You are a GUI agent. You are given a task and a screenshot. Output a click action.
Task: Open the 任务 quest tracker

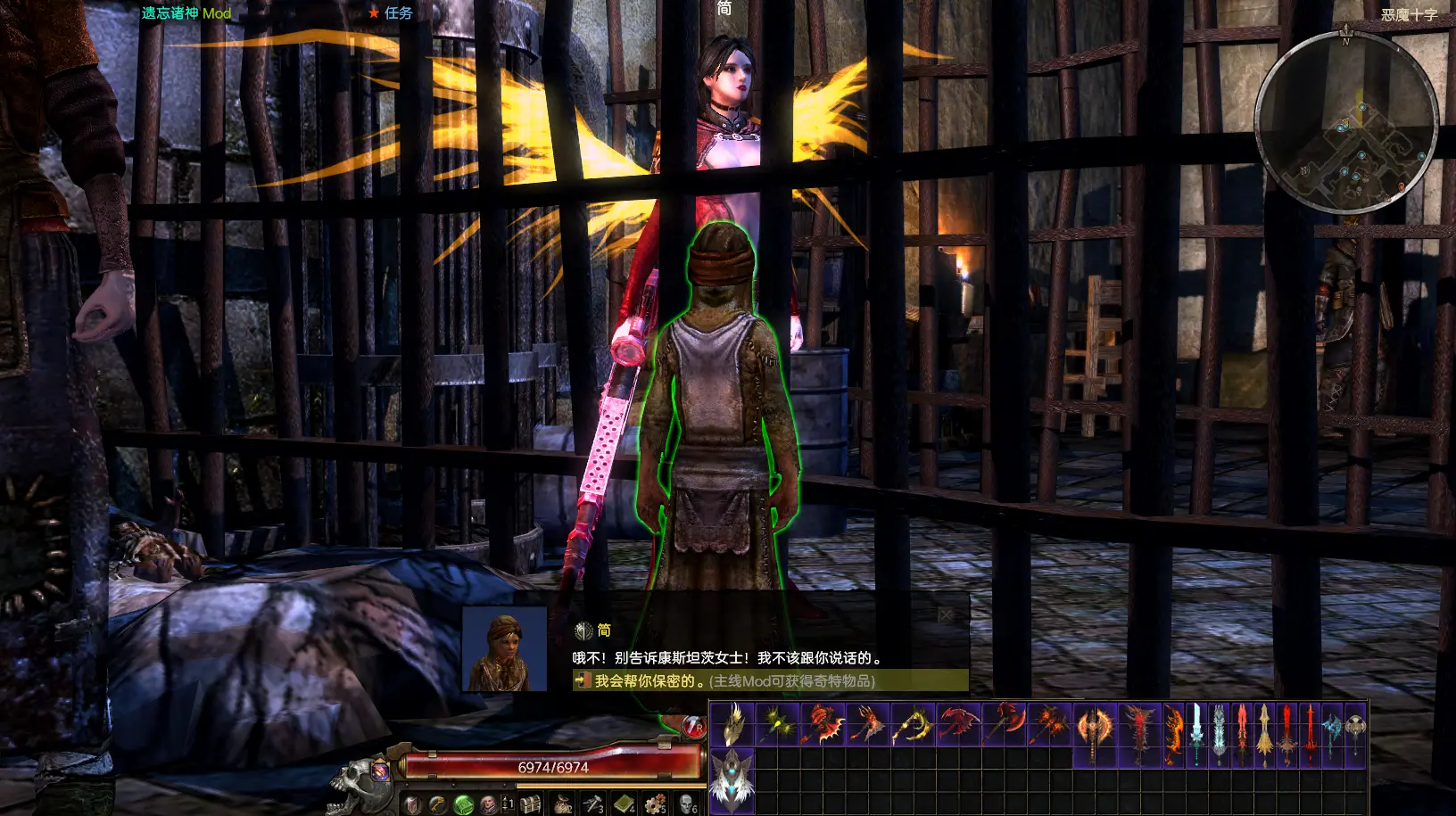[x=392, y=12]
